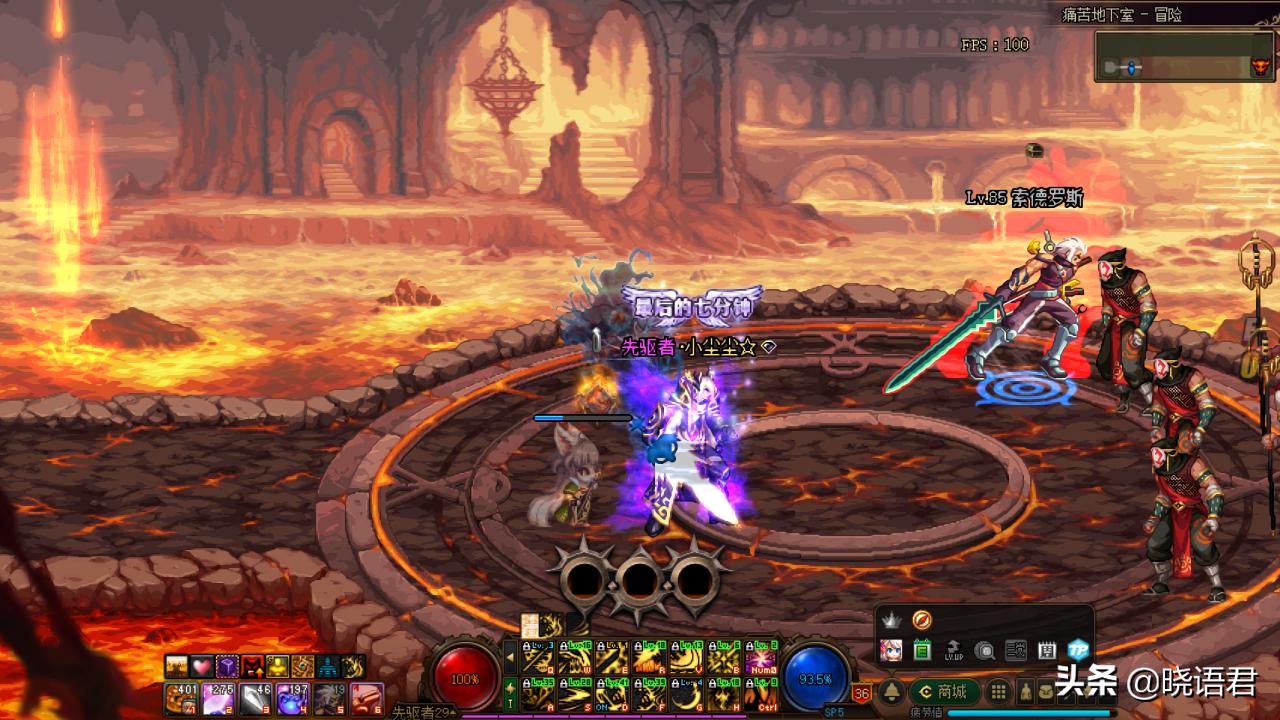Open the cyan TP icon
Viewport: 1280px width, 720px height.
pos(1077,650)
